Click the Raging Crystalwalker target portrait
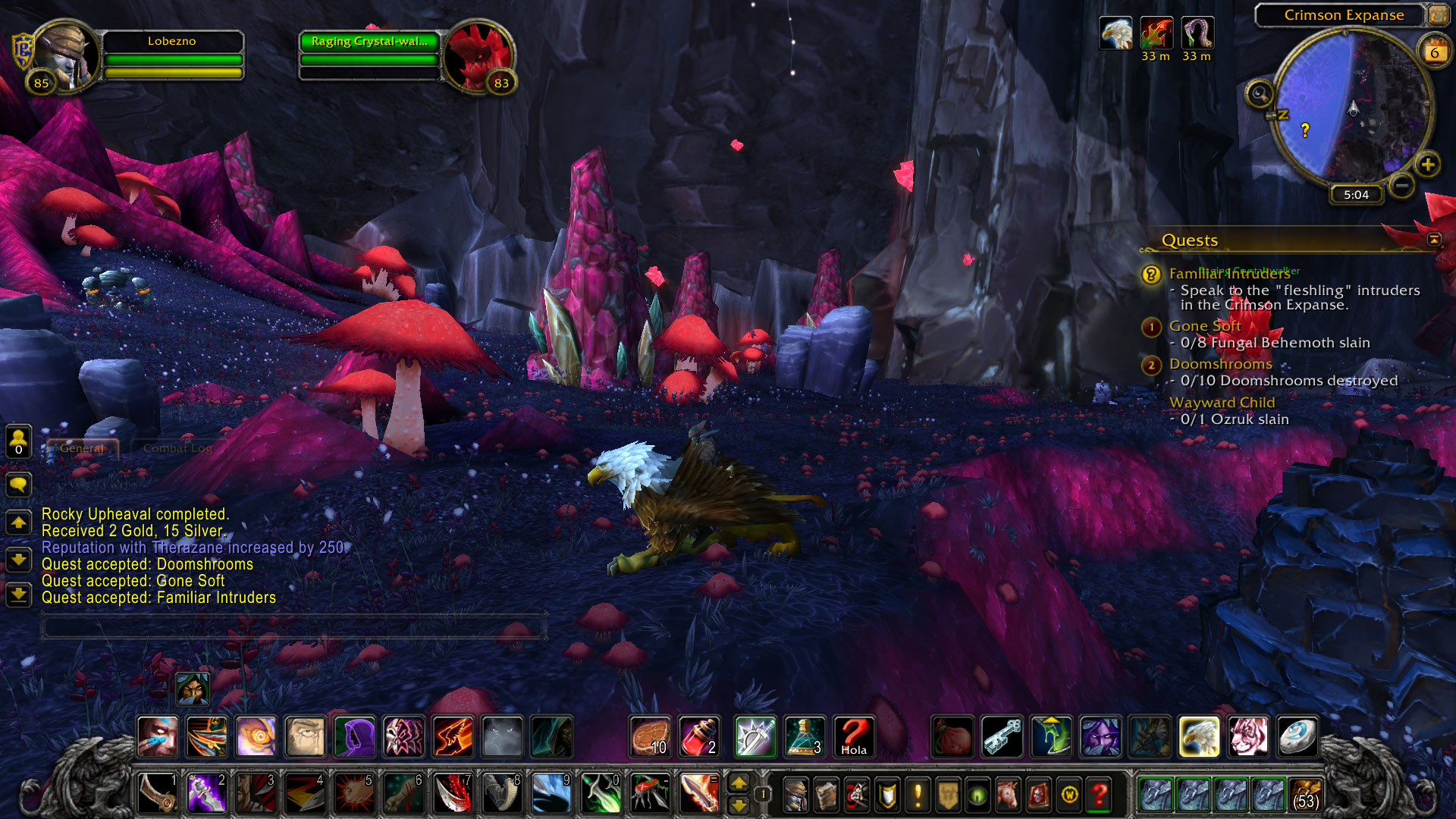 click(x=478, y=57)
